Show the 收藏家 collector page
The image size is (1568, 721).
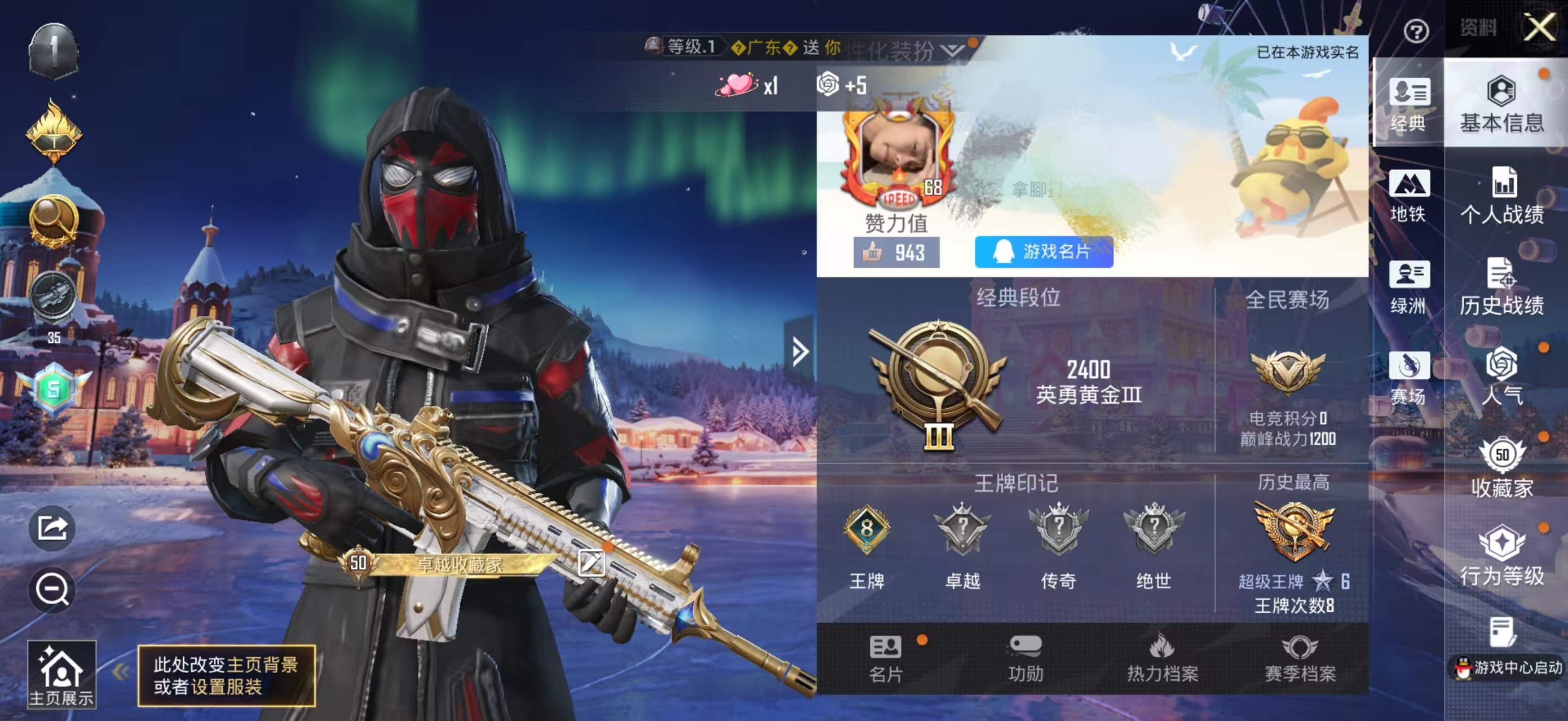[x=1501, y=468]
